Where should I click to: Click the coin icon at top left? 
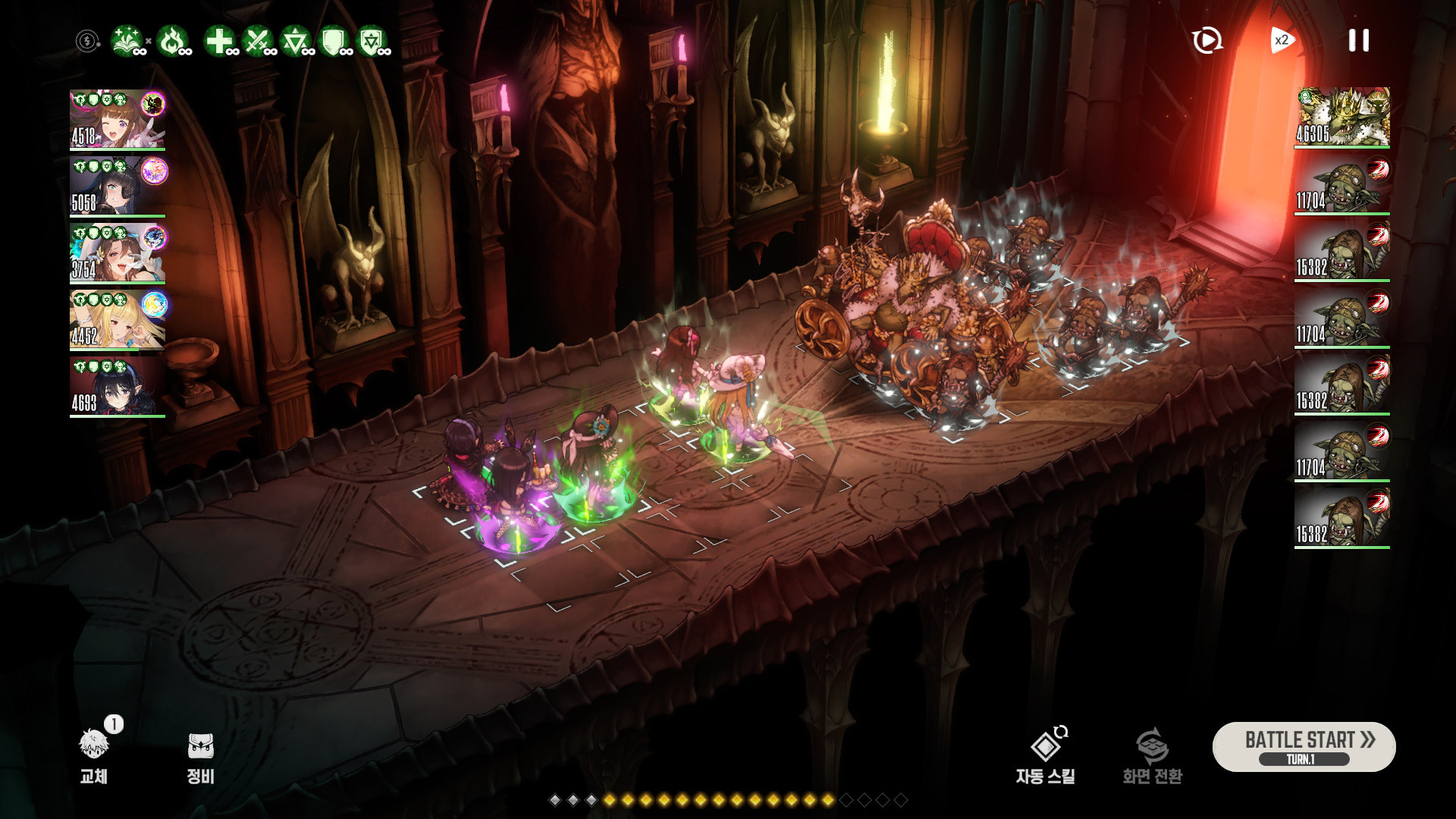(88, 41)
